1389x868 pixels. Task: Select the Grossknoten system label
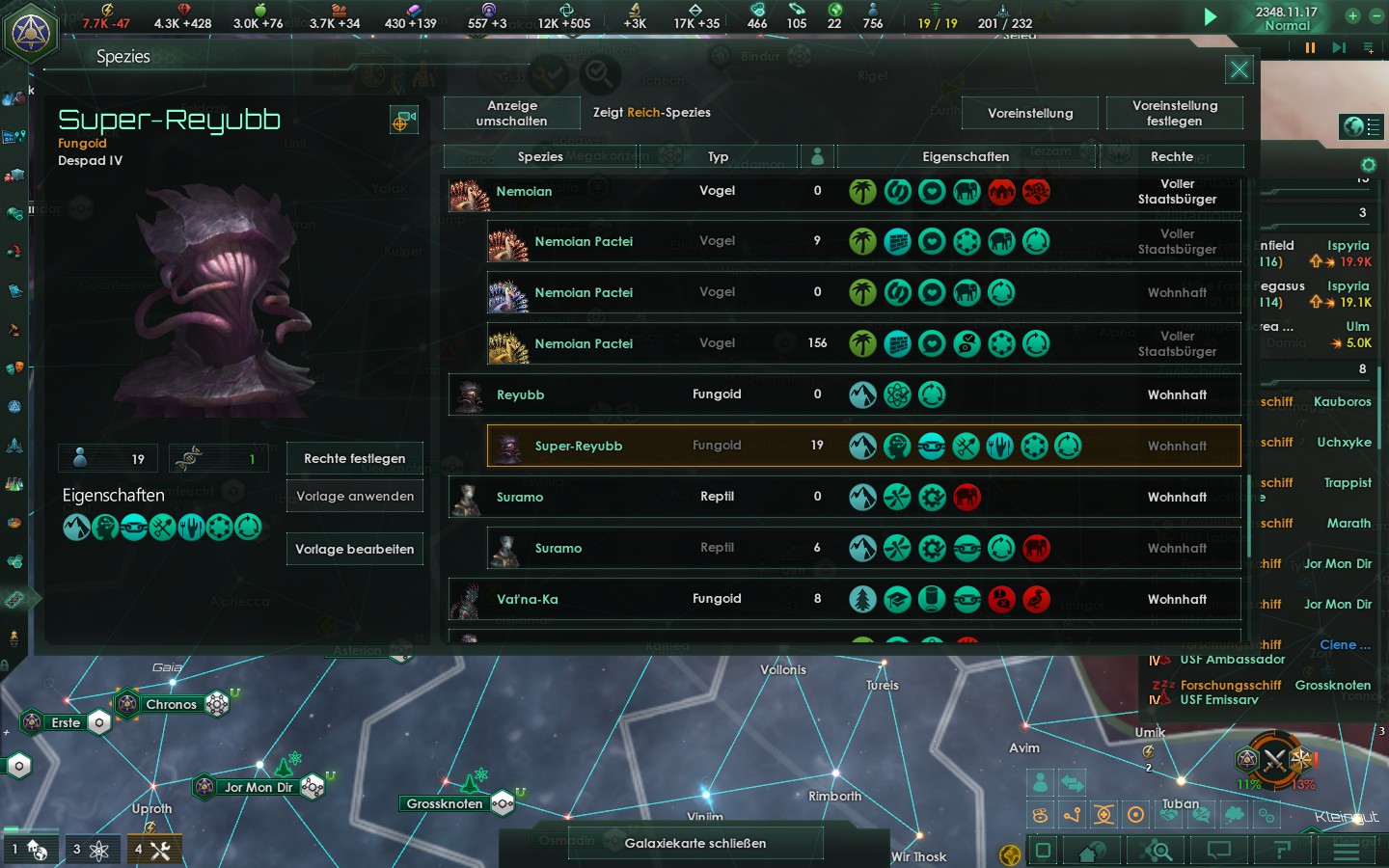pos(445,803)
